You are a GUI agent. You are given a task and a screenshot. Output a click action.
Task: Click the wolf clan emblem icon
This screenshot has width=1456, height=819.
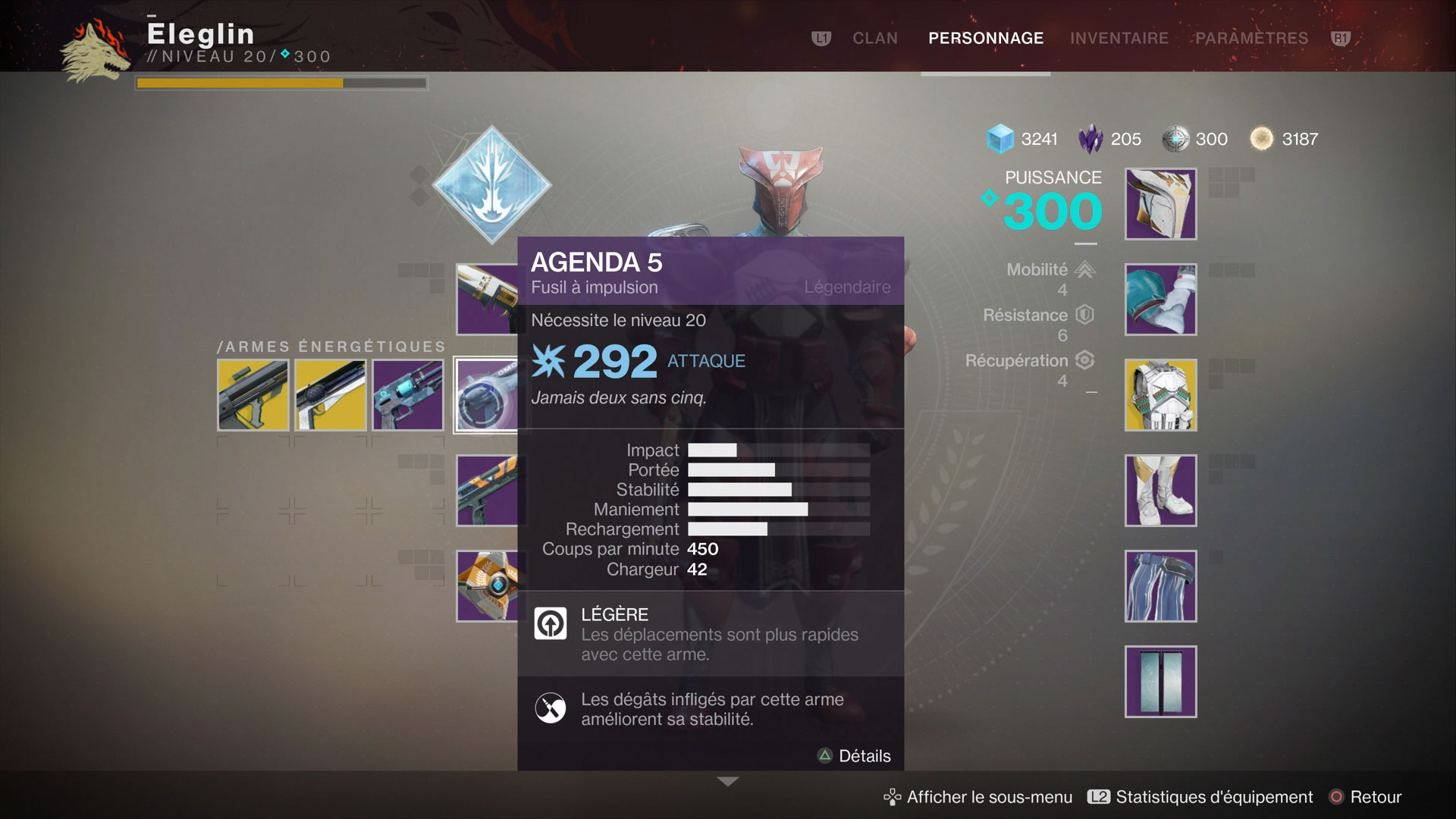click(95, 52)
